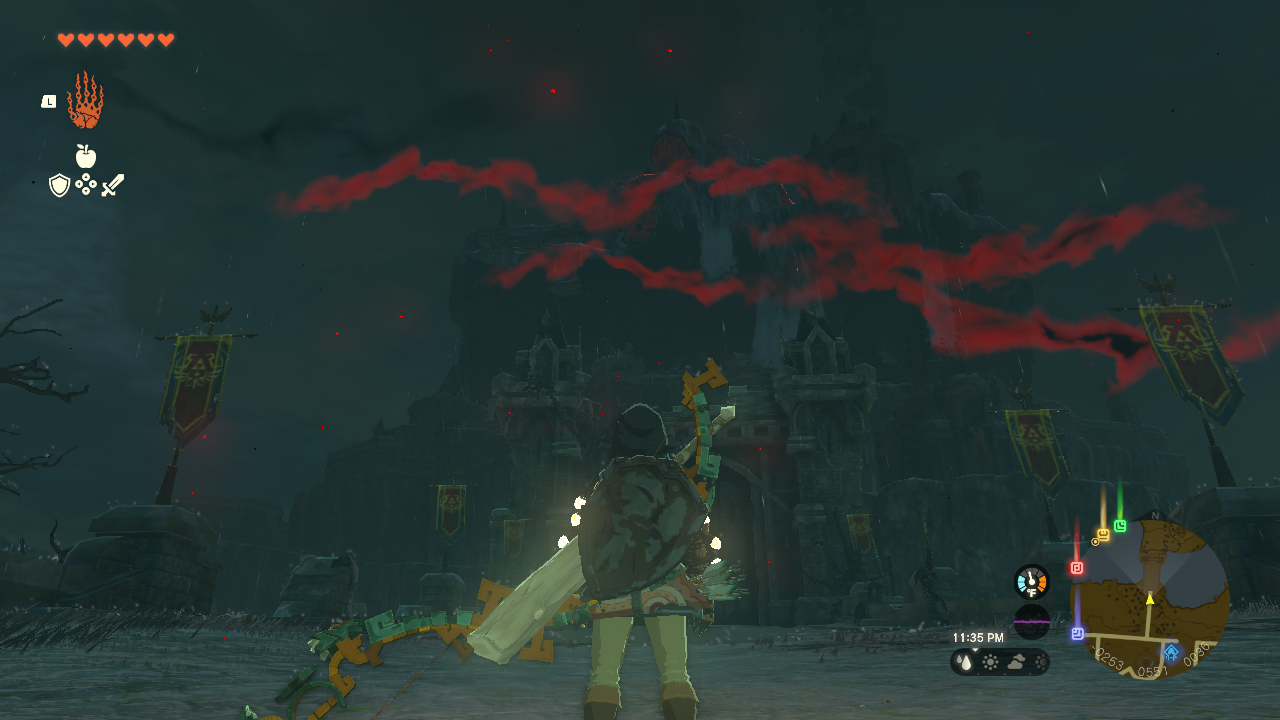1280x720 pixels.
Task: Select the apple quick-item icon
Action: point(86,156)
